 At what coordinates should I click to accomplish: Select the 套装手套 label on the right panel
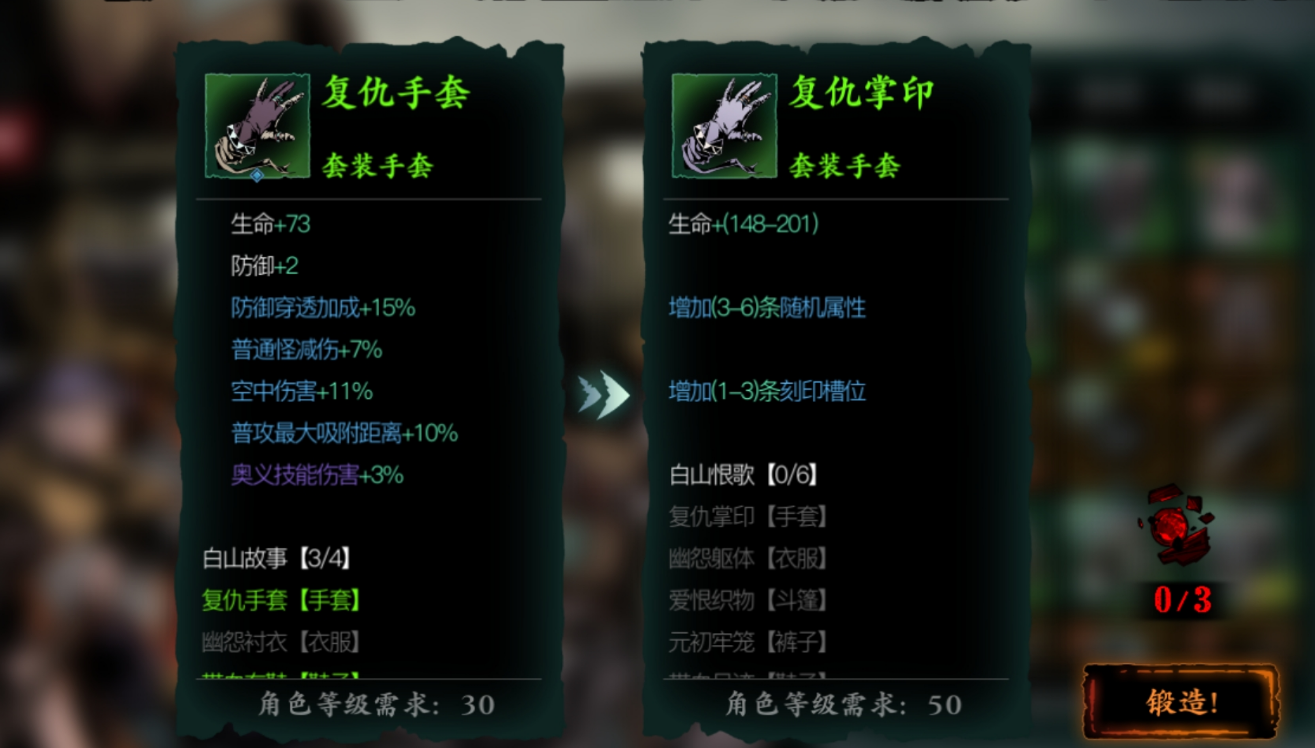pyautogui.click(x=841, y=167)
